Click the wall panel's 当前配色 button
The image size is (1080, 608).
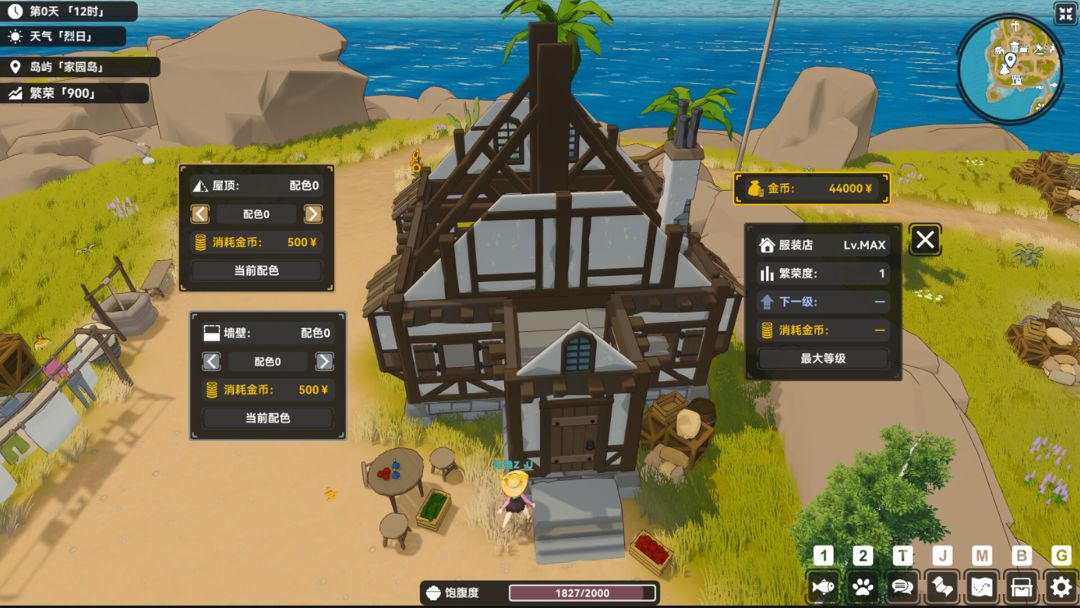coord(267,418)
